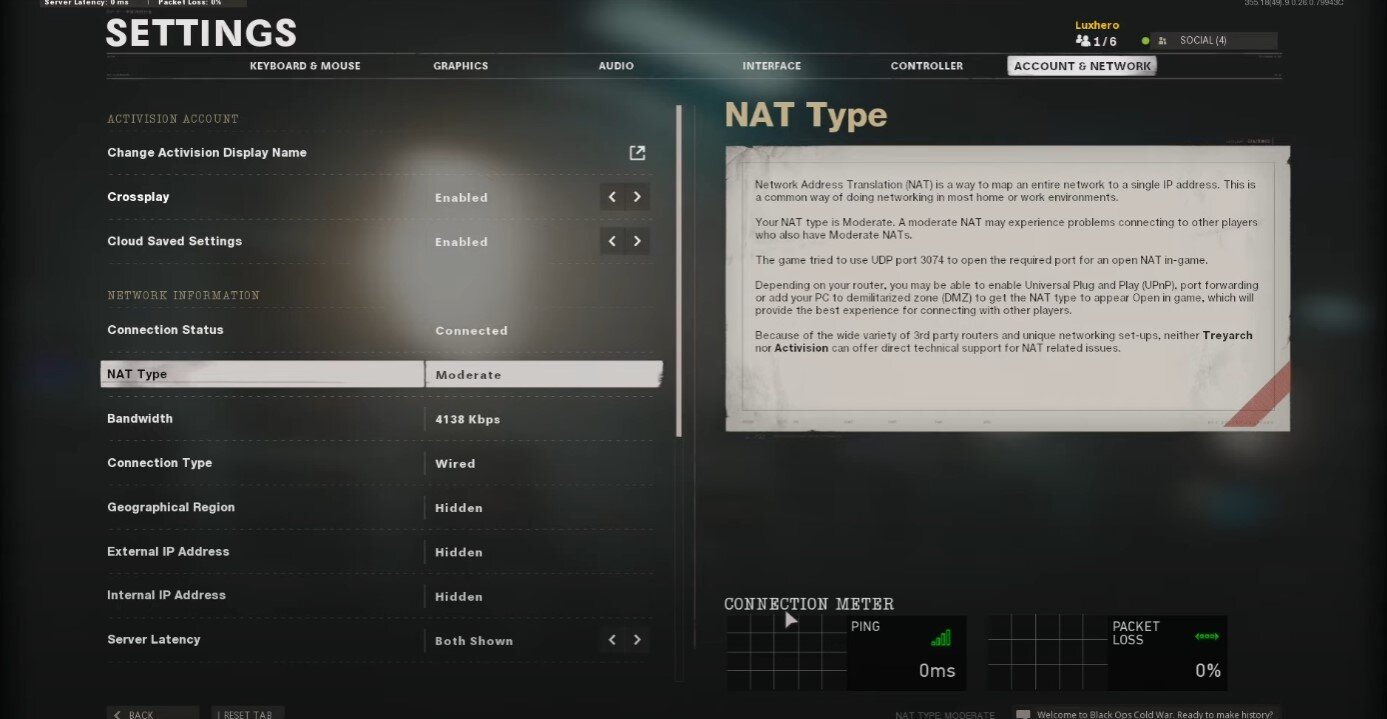Screen dimensions: 1387x719
Task: Click the Reset Tab button
Action: (x=247, y=714)
